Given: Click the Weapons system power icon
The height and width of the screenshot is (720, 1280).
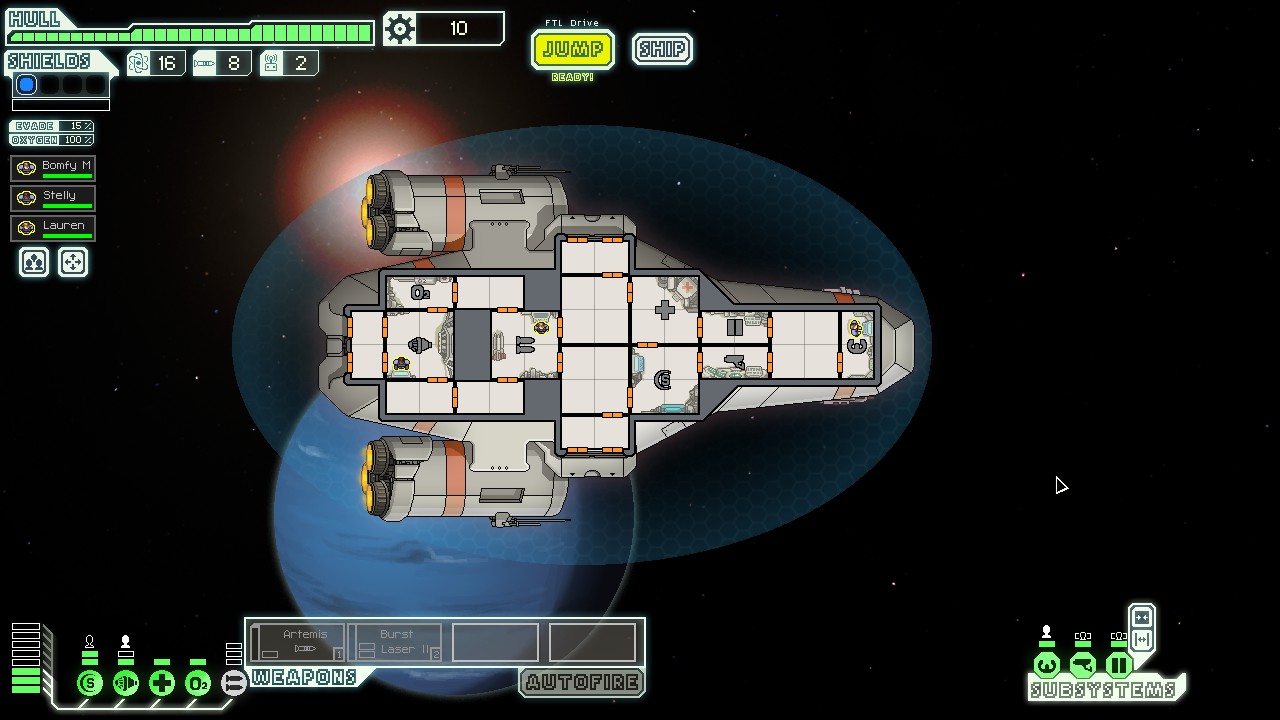Looking at the screenshot, I should click(234, 683).
